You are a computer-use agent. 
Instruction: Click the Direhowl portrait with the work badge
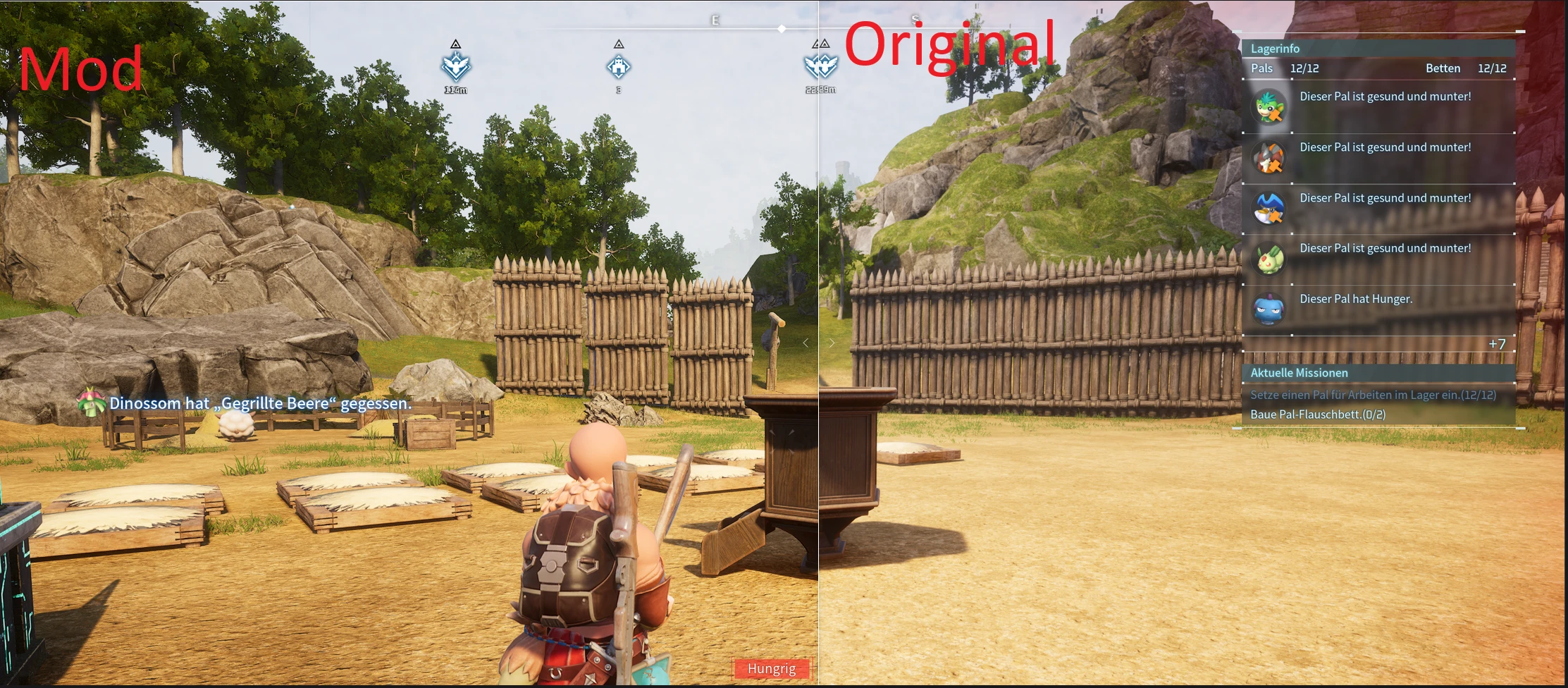tap(1269, 156)
